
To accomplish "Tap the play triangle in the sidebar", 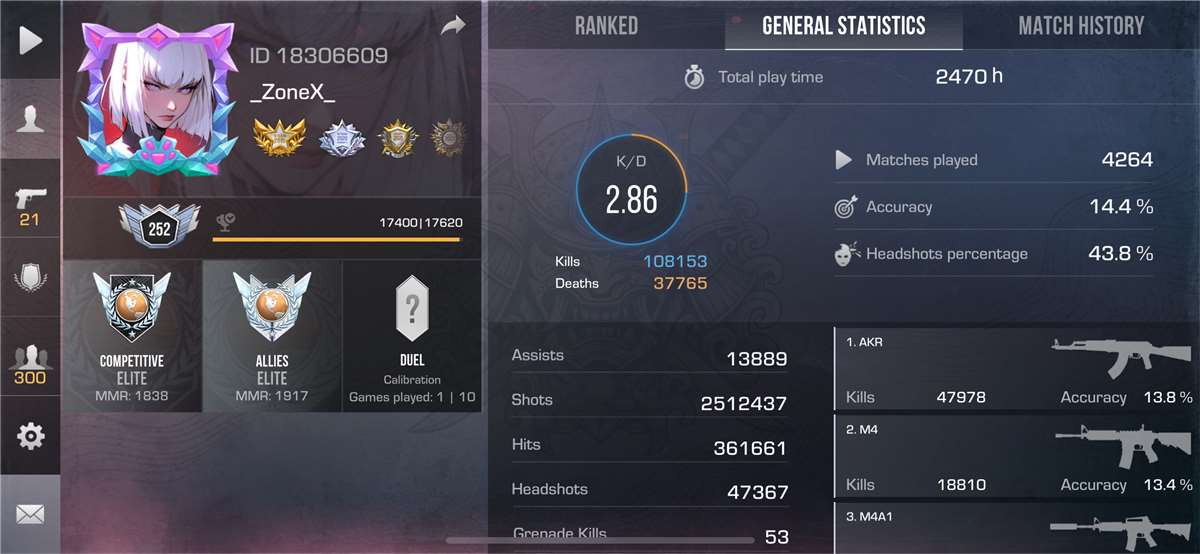I will [x=30, y=40].
